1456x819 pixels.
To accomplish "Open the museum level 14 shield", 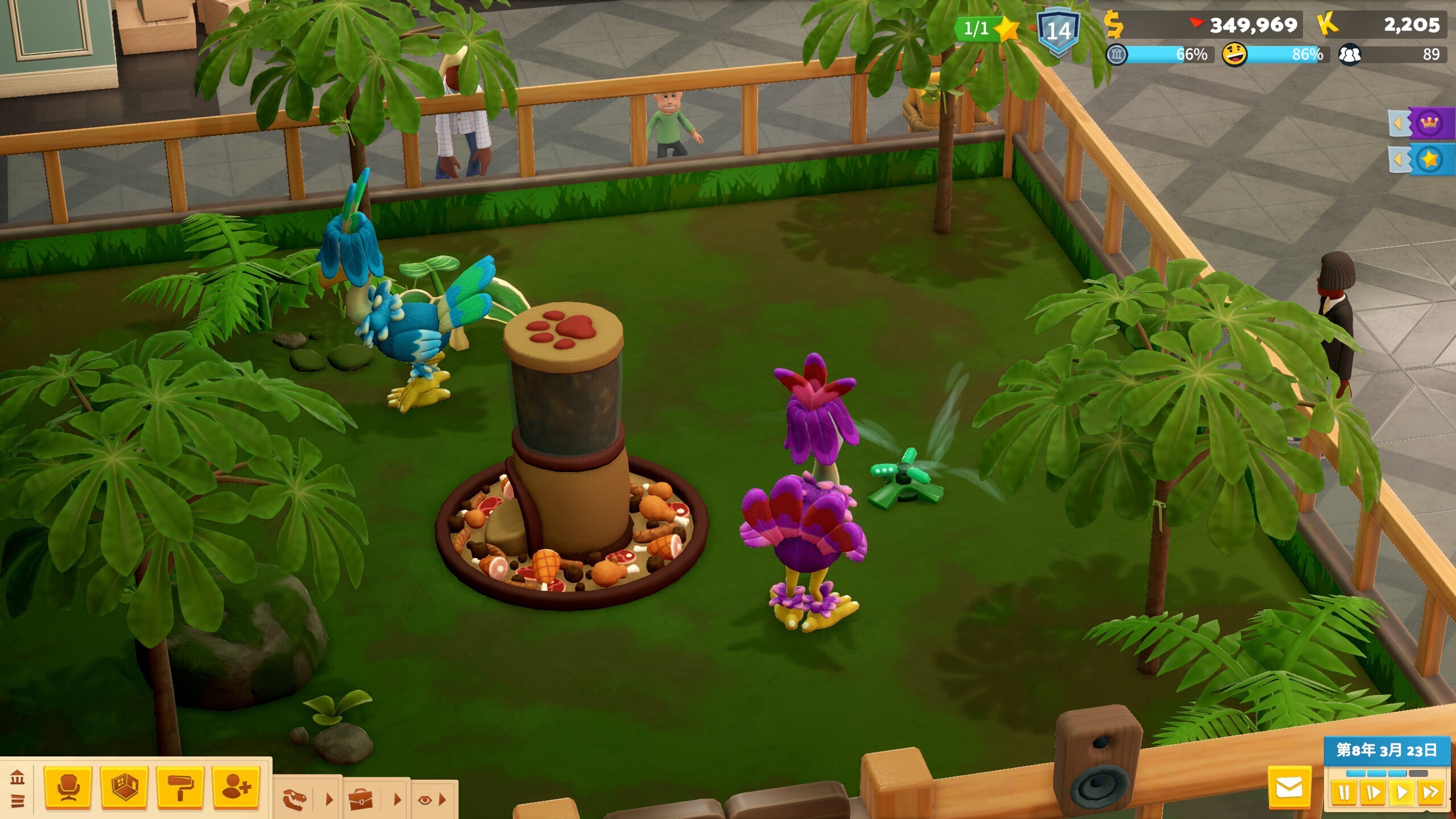I will pyautogui.click(x=1058, y=31).
